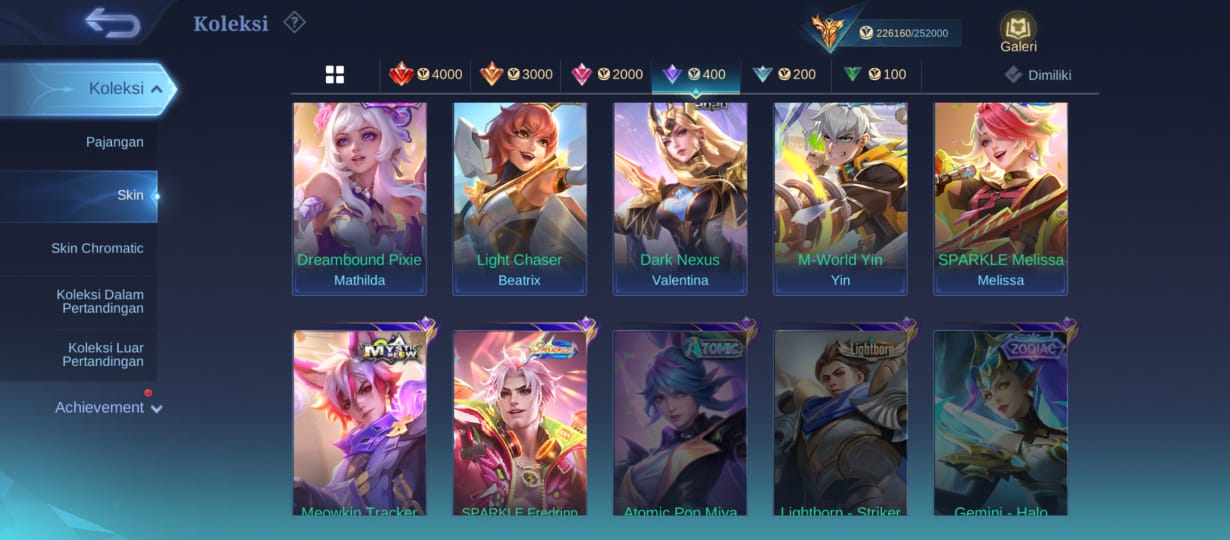
Task: Show all skins with grid filter
Action: [335, 75]
